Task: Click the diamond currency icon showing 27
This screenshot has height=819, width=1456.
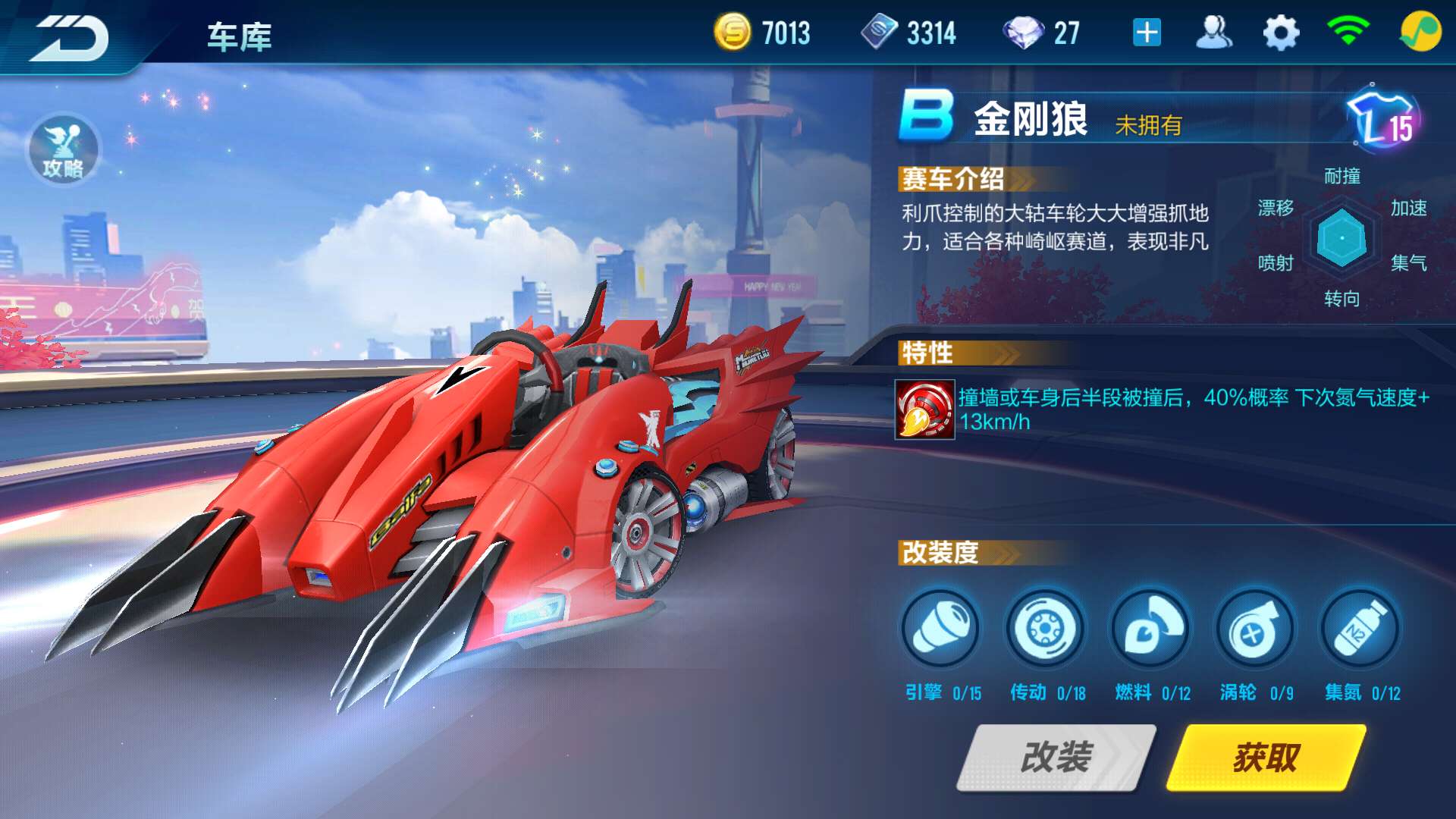Action: (x=1030, y=33)
